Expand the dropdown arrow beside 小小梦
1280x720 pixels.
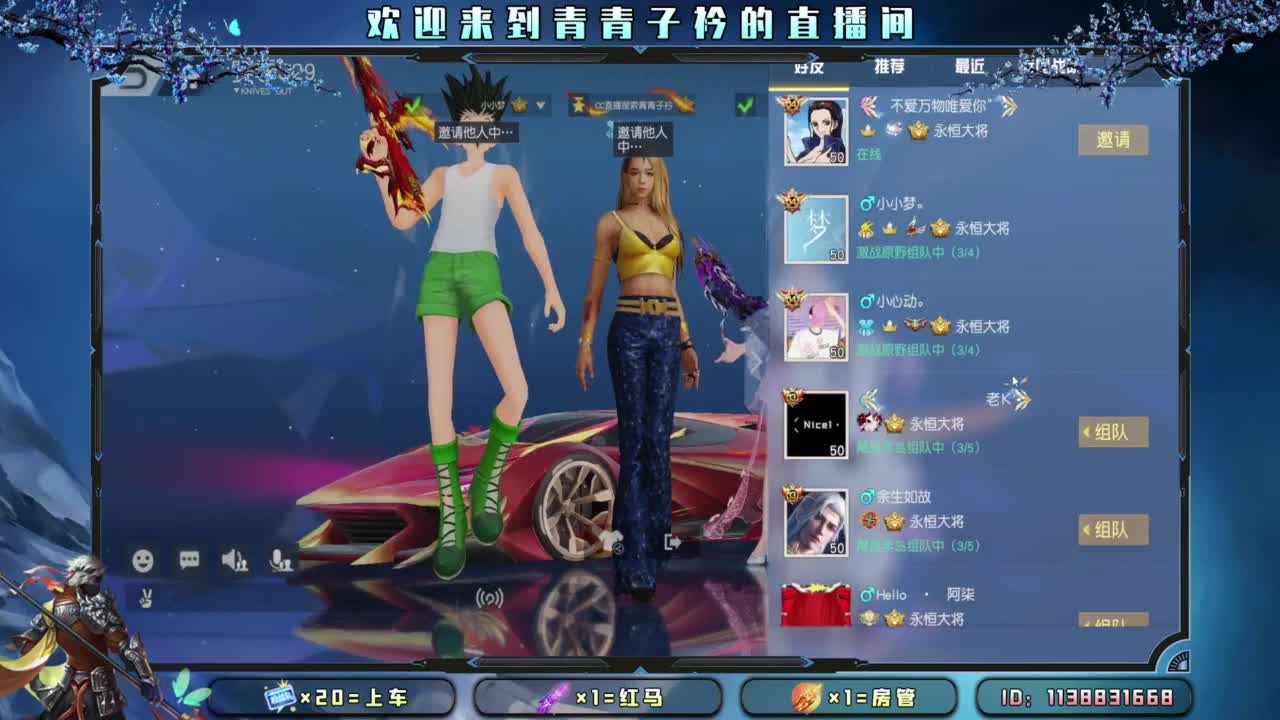(538, 103)
